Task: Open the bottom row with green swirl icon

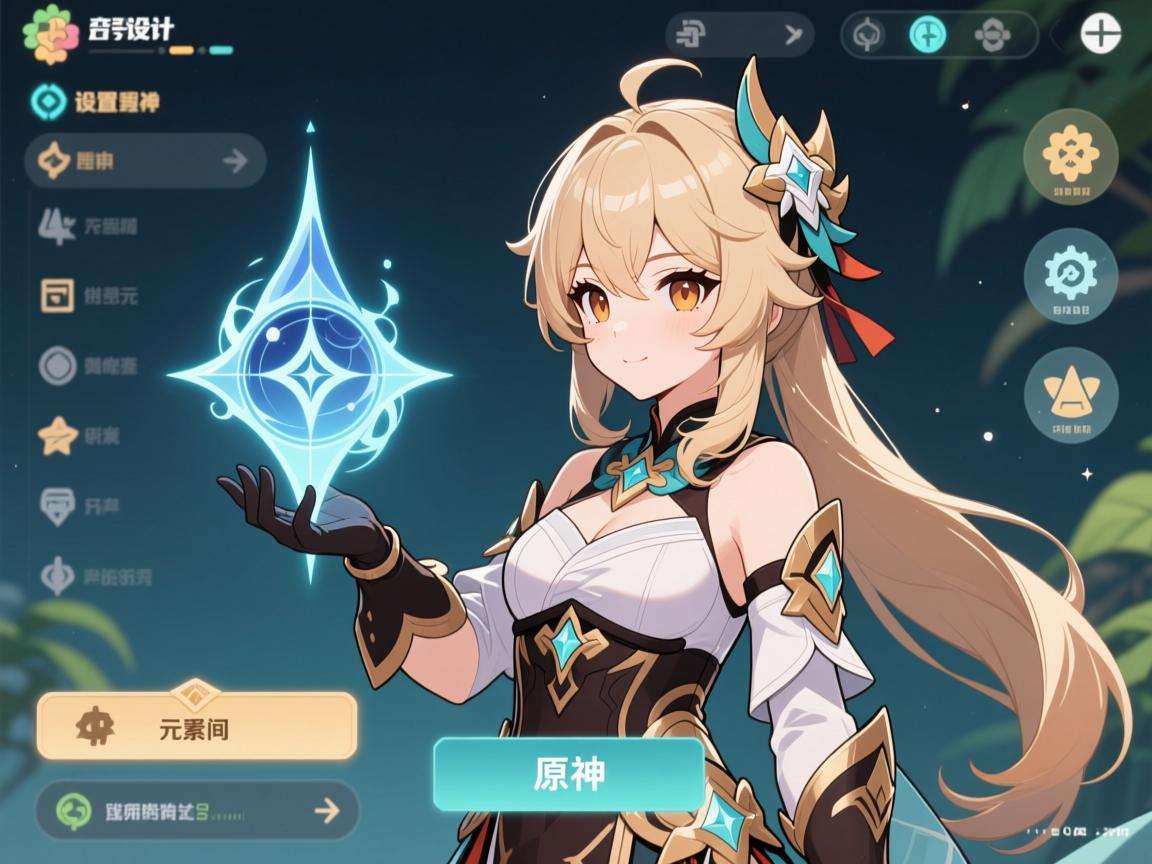Action: click(197, 809)
